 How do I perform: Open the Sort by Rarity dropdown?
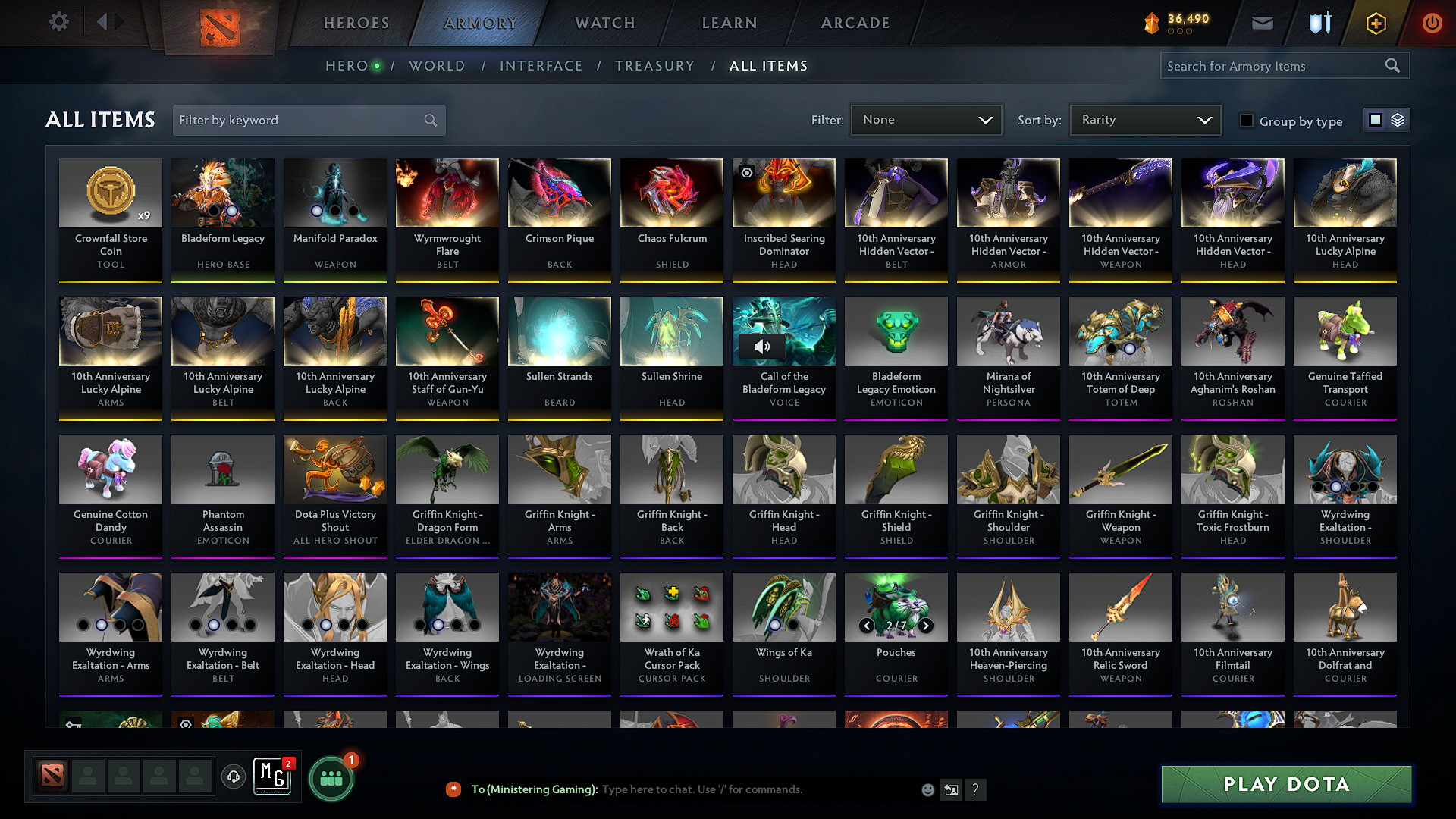click(x=1144, y=119)
